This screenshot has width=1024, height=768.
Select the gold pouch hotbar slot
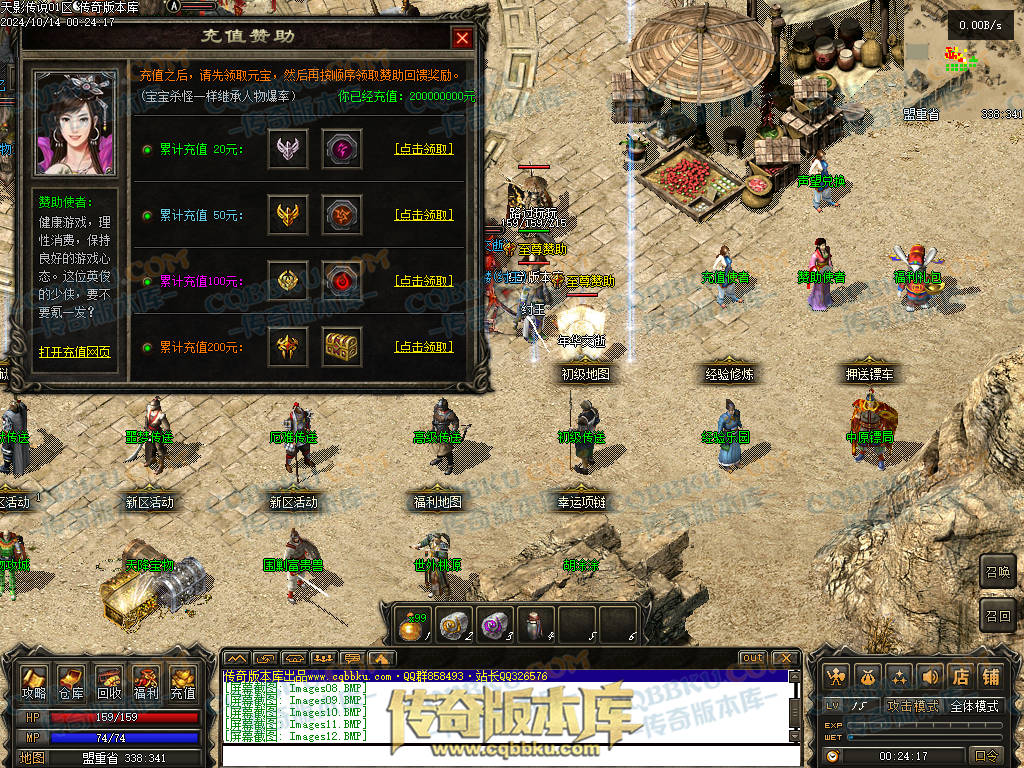click(411, 626)
